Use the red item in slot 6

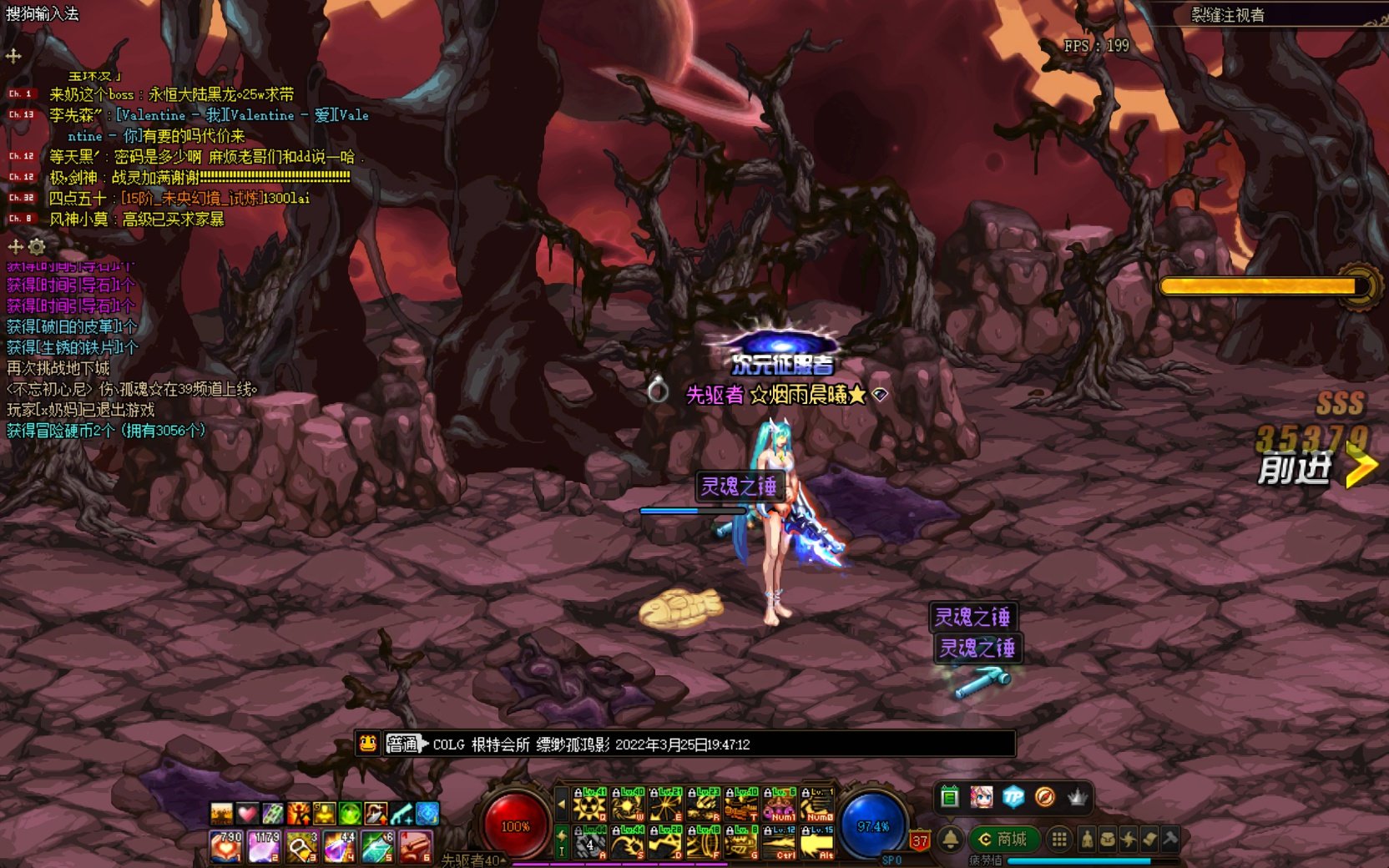[x=416, y=846]
